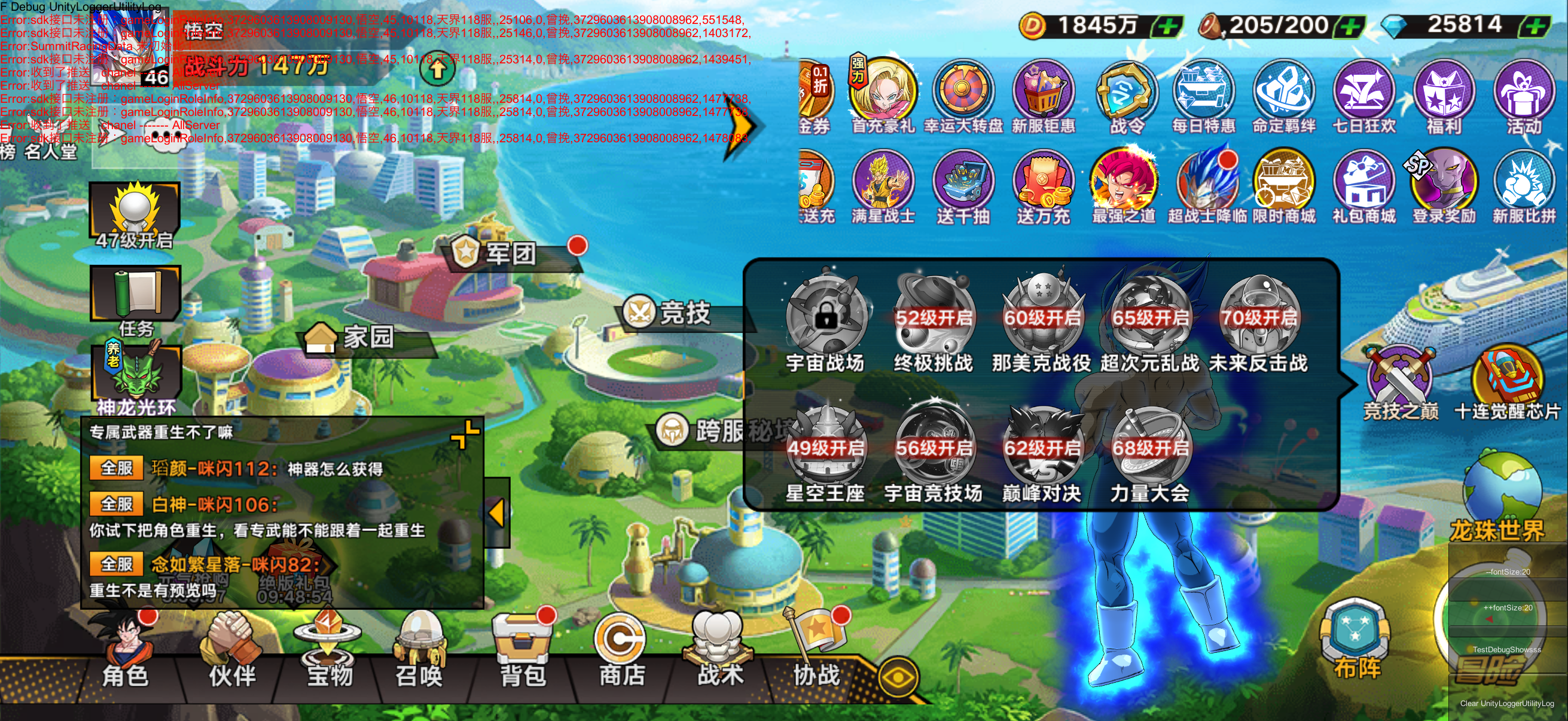Open the 礼包商城 gift pack mall

point(1363,187)
